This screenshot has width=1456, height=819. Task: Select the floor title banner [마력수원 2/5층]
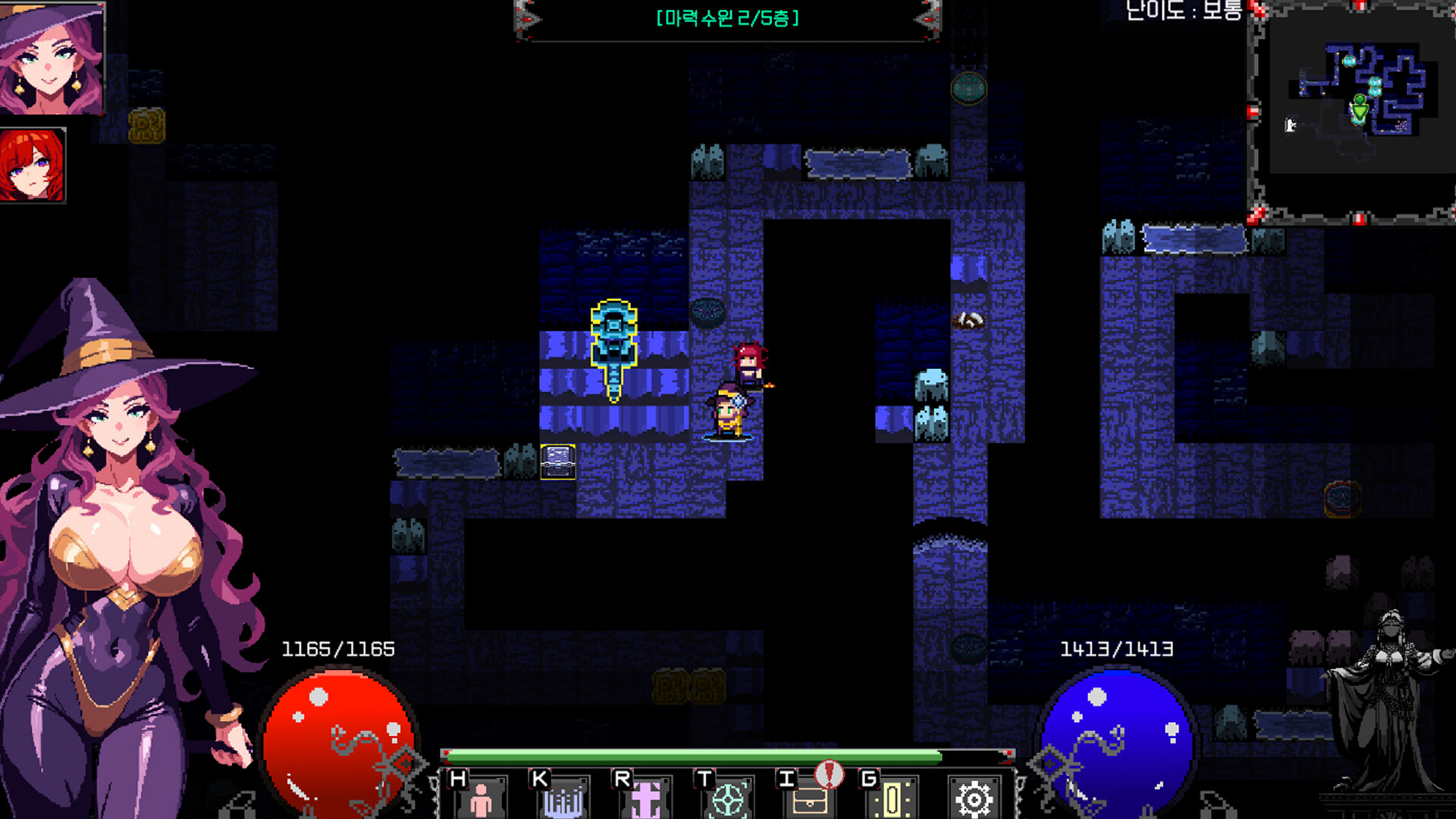coord(726,20)
